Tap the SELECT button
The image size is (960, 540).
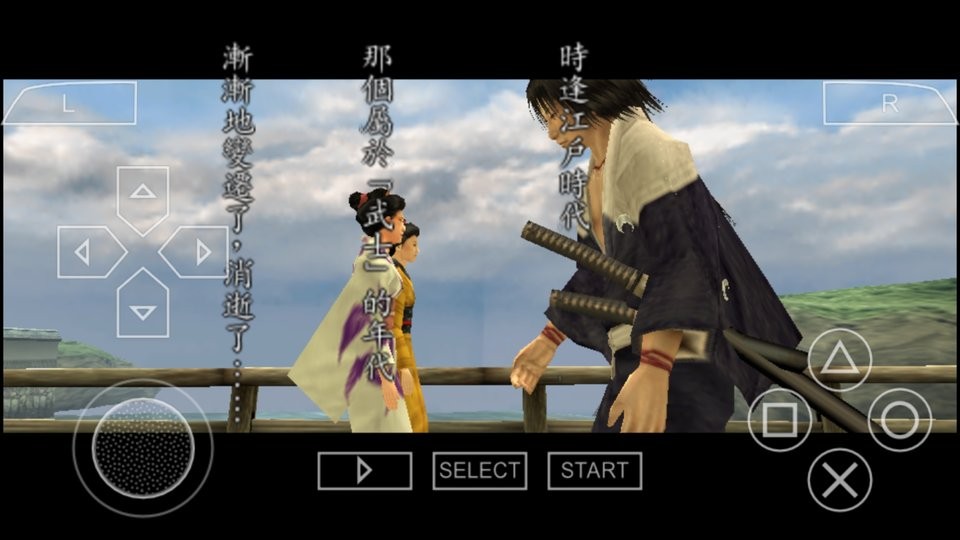[x=479, y=470]
